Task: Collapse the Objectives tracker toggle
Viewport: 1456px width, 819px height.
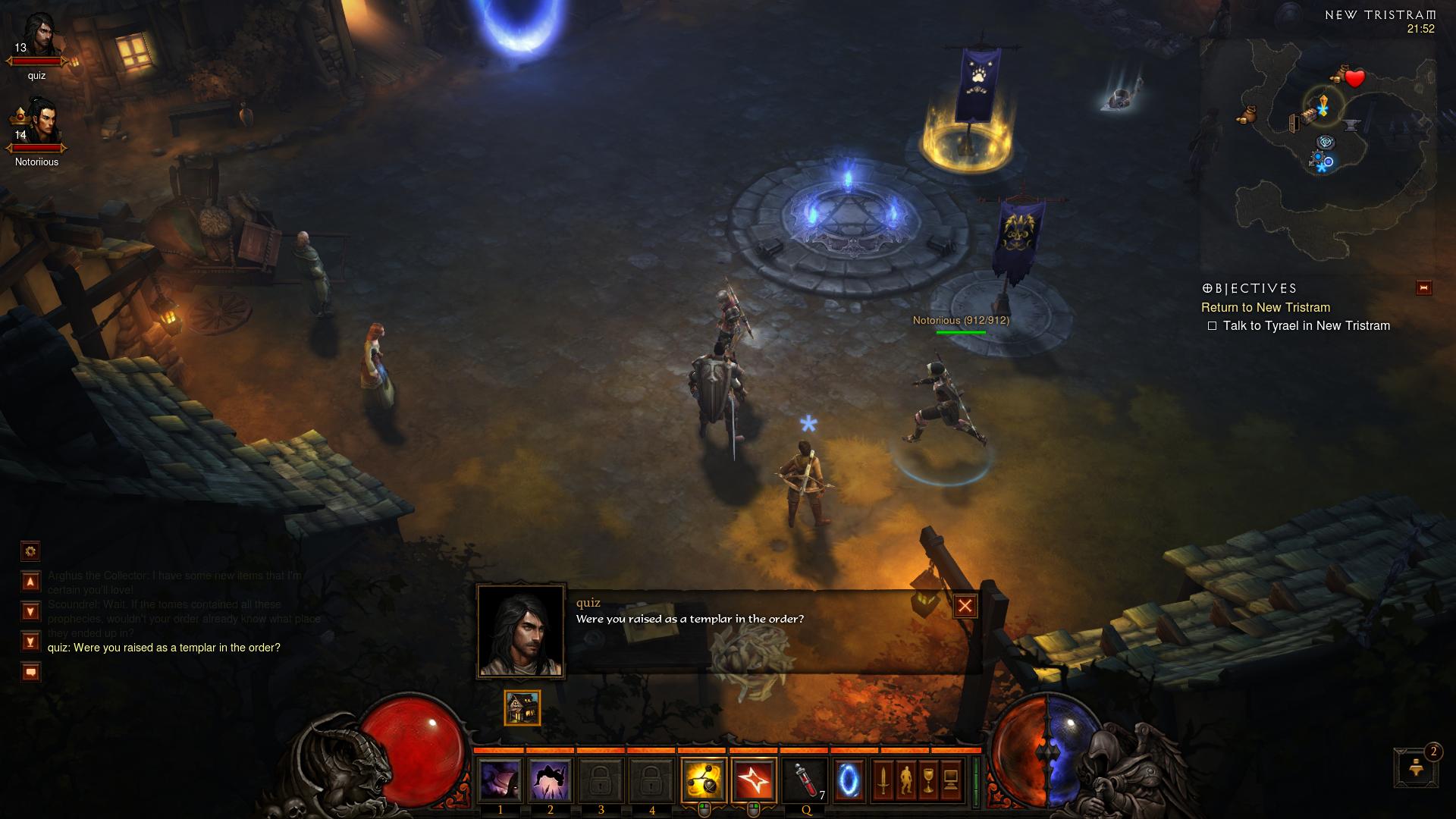Action: pyautogui.click(x=1423, y=288)
